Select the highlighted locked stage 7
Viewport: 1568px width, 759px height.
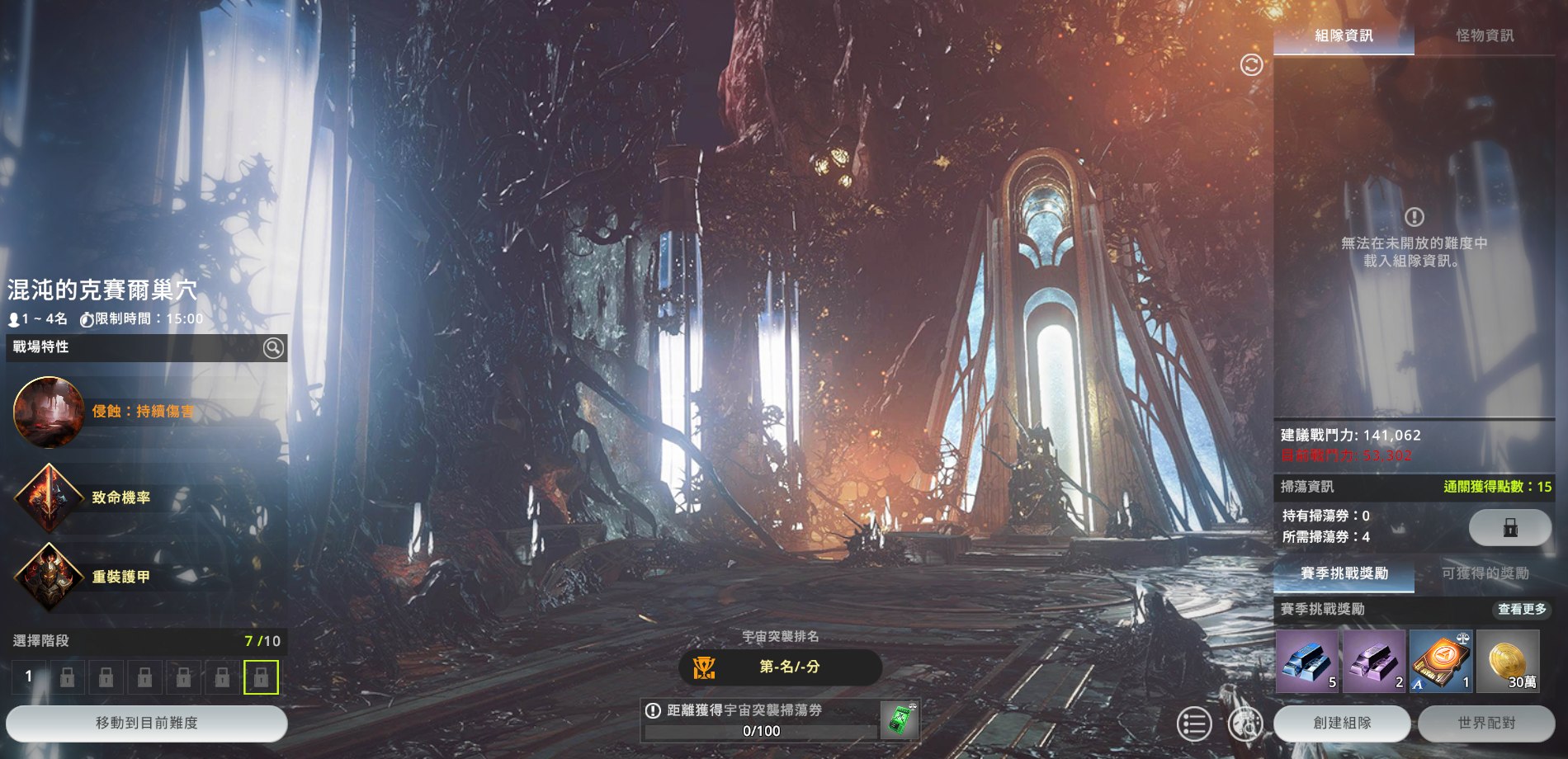[x=261, y=677]
